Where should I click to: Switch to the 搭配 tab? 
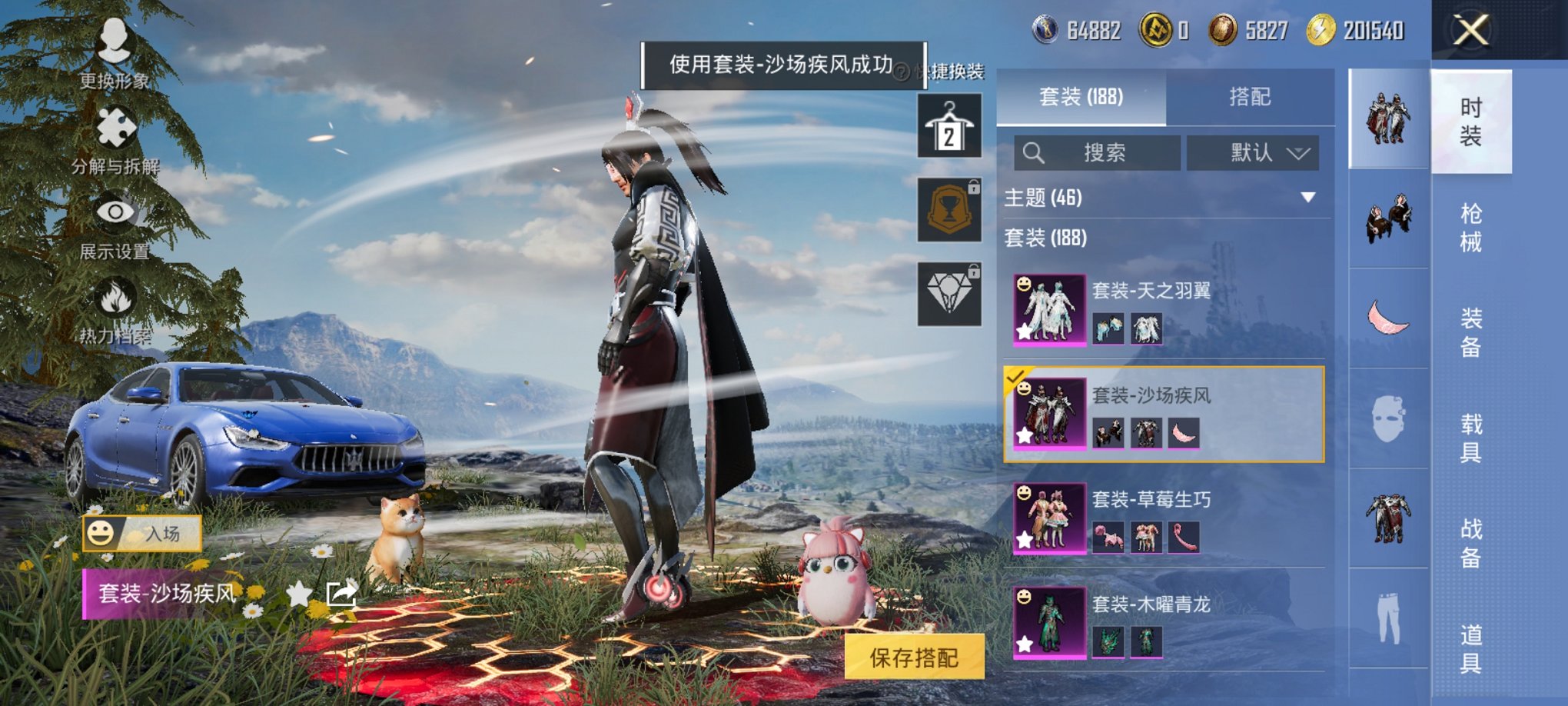click(x=1251, y=96)
